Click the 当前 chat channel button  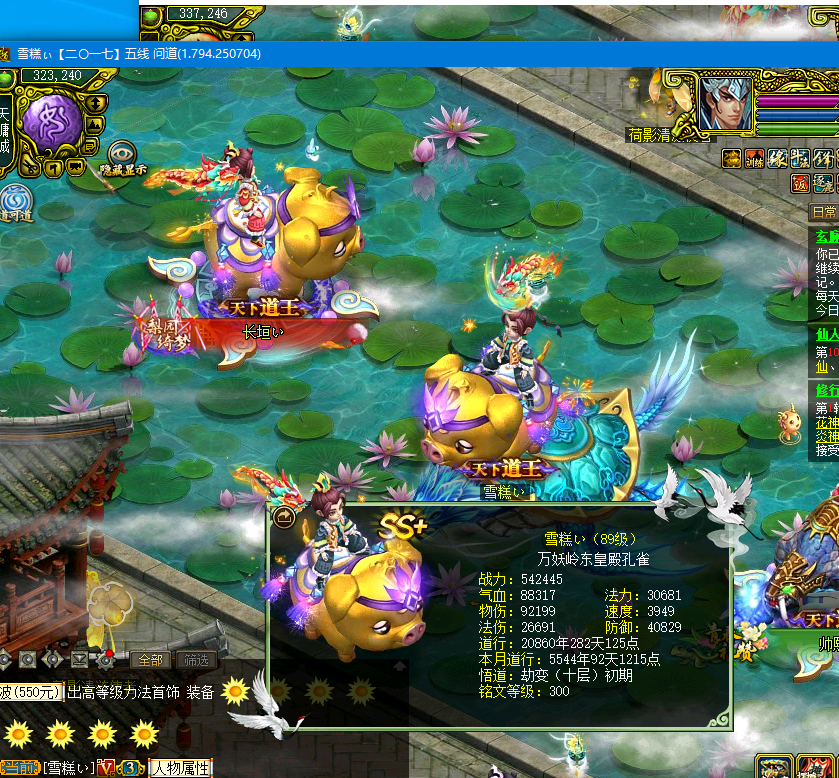click(x=20, y=768)
